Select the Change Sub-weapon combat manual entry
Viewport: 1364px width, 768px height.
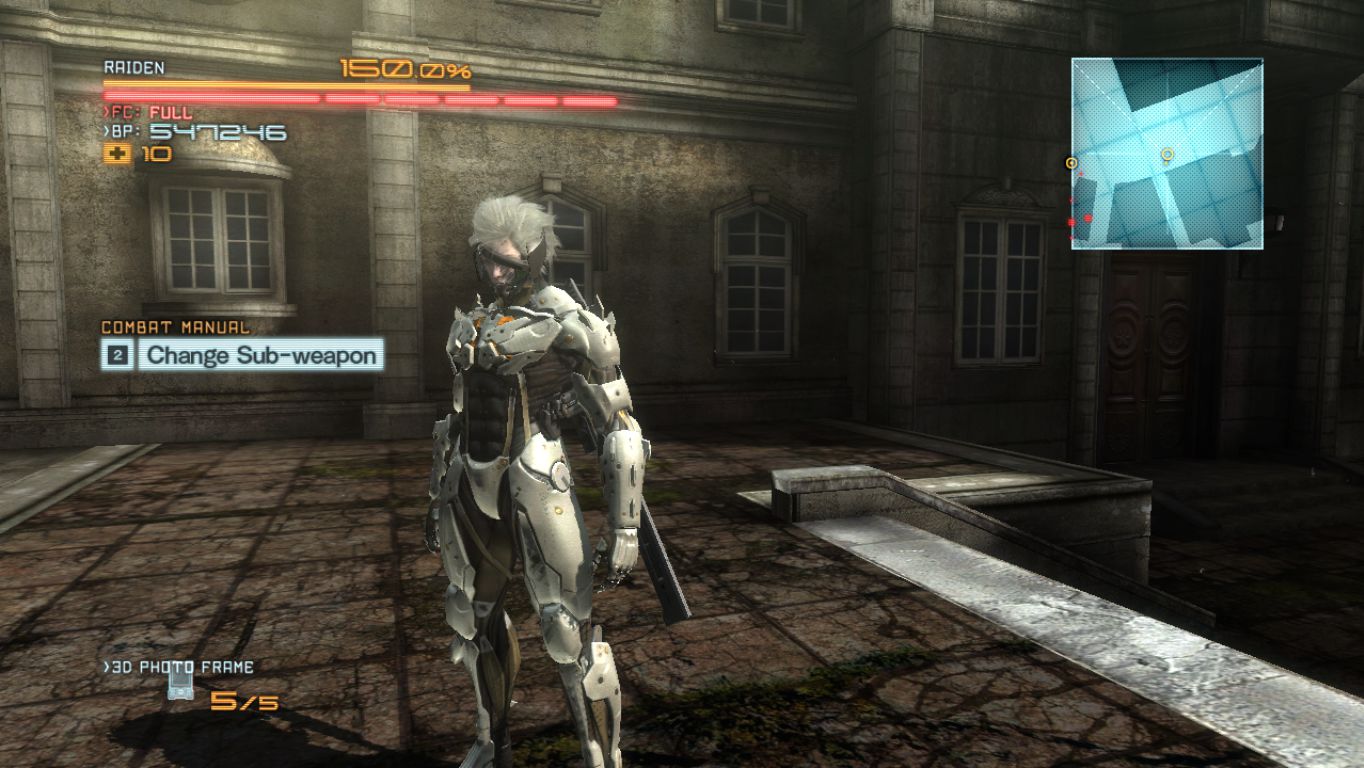point(260,355)
